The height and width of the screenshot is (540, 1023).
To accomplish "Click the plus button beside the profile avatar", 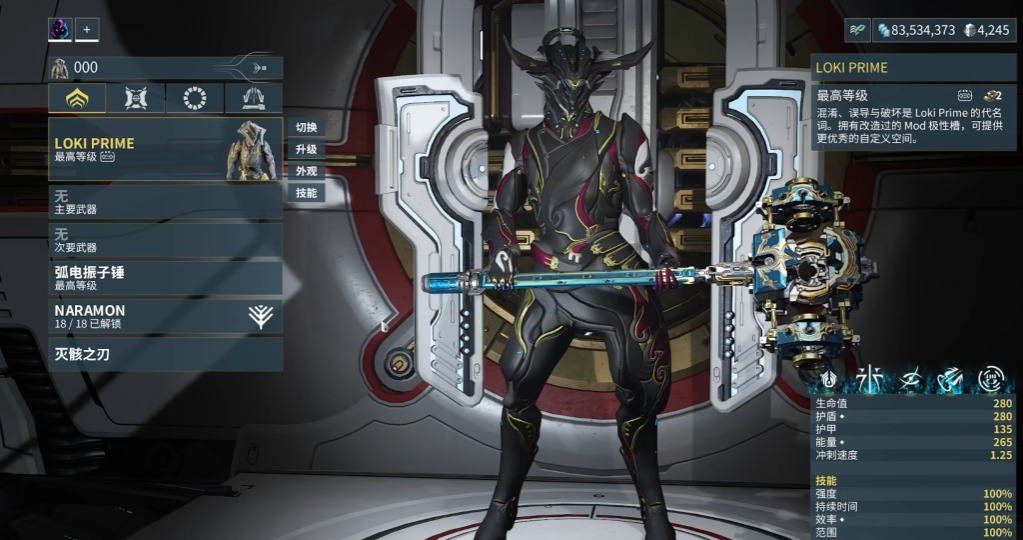I will (87, 30).
